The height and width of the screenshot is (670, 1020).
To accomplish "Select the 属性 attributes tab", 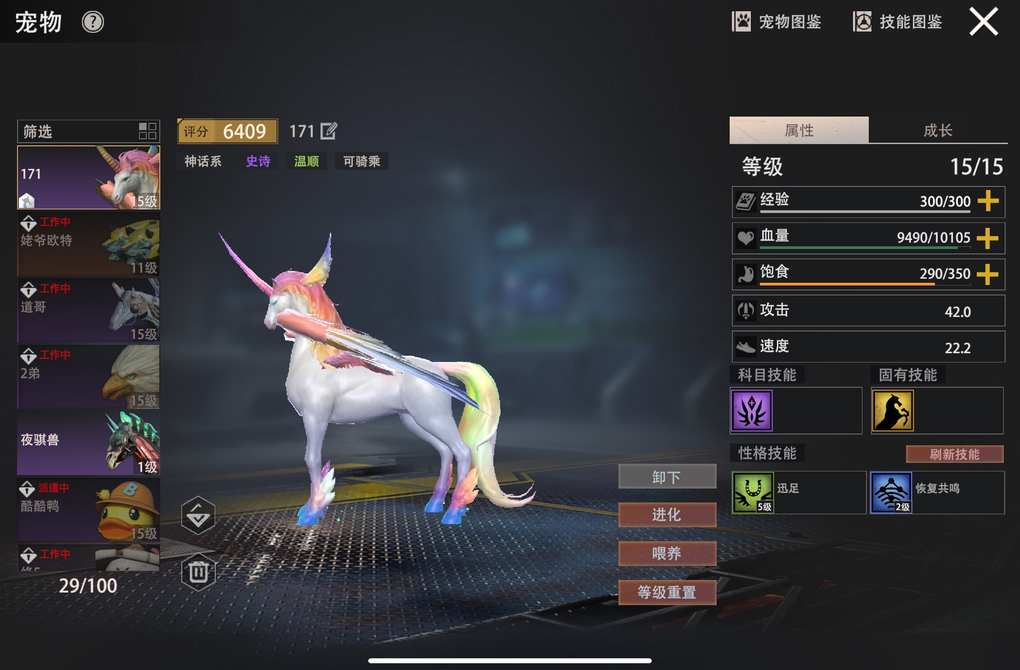I will tap(799, 130).
